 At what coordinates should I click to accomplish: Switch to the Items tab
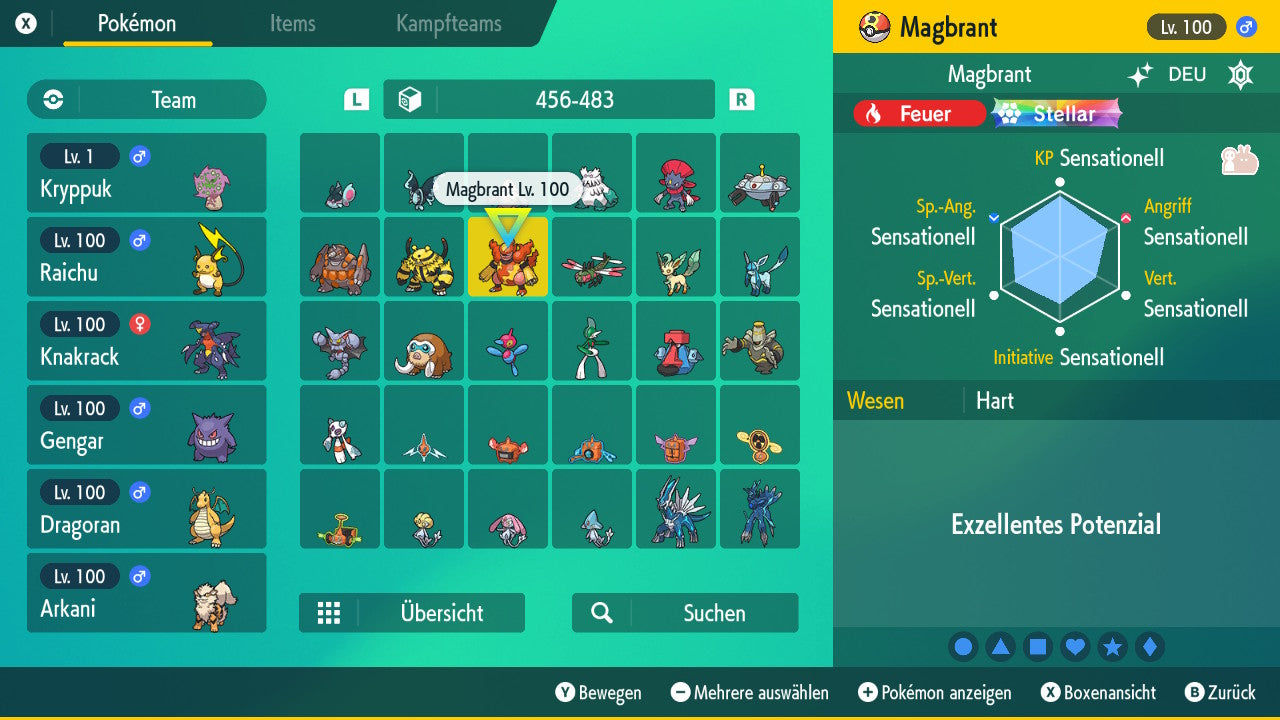tap(292, 24)
